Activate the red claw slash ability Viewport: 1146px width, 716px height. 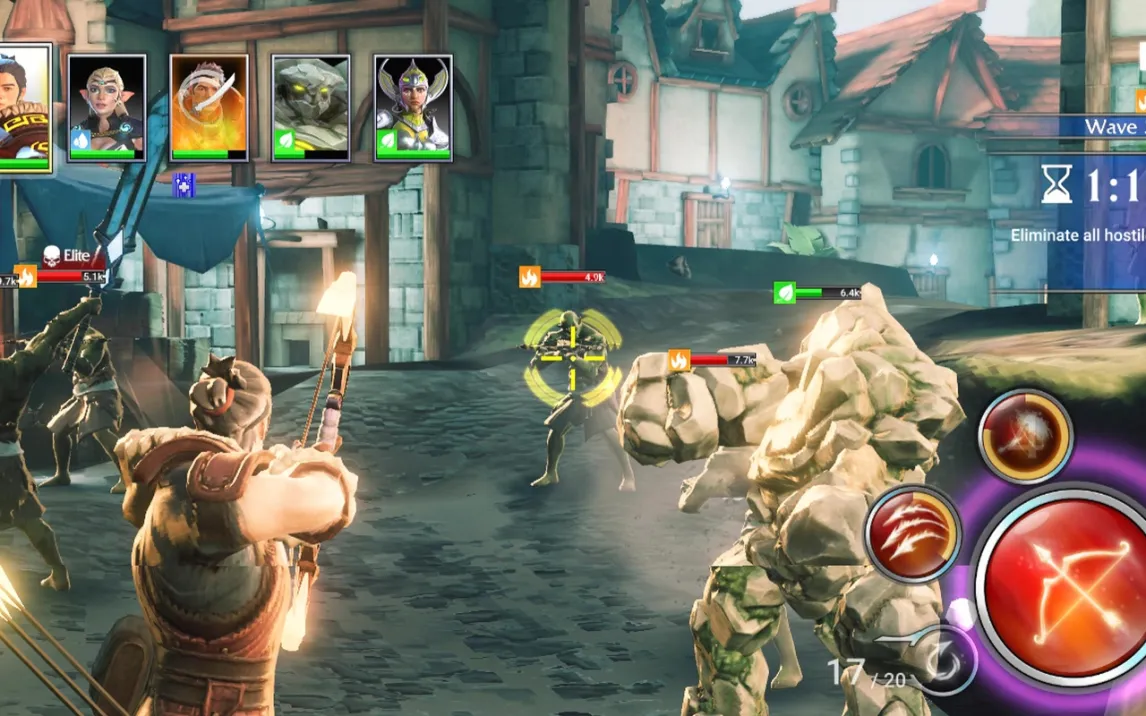click(912, 533)
